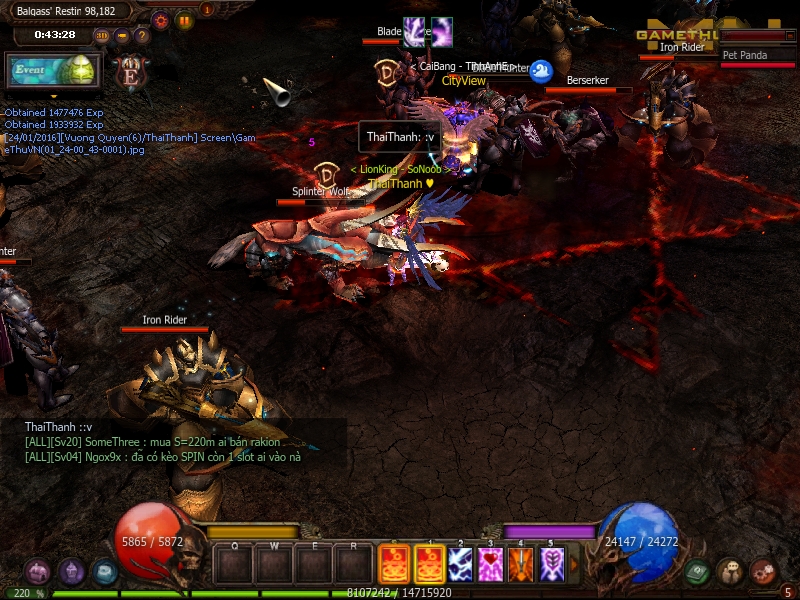Open the treasure chest icon
Image resolution: width=800 pixels, height=600 pixels.
[39, 572]
